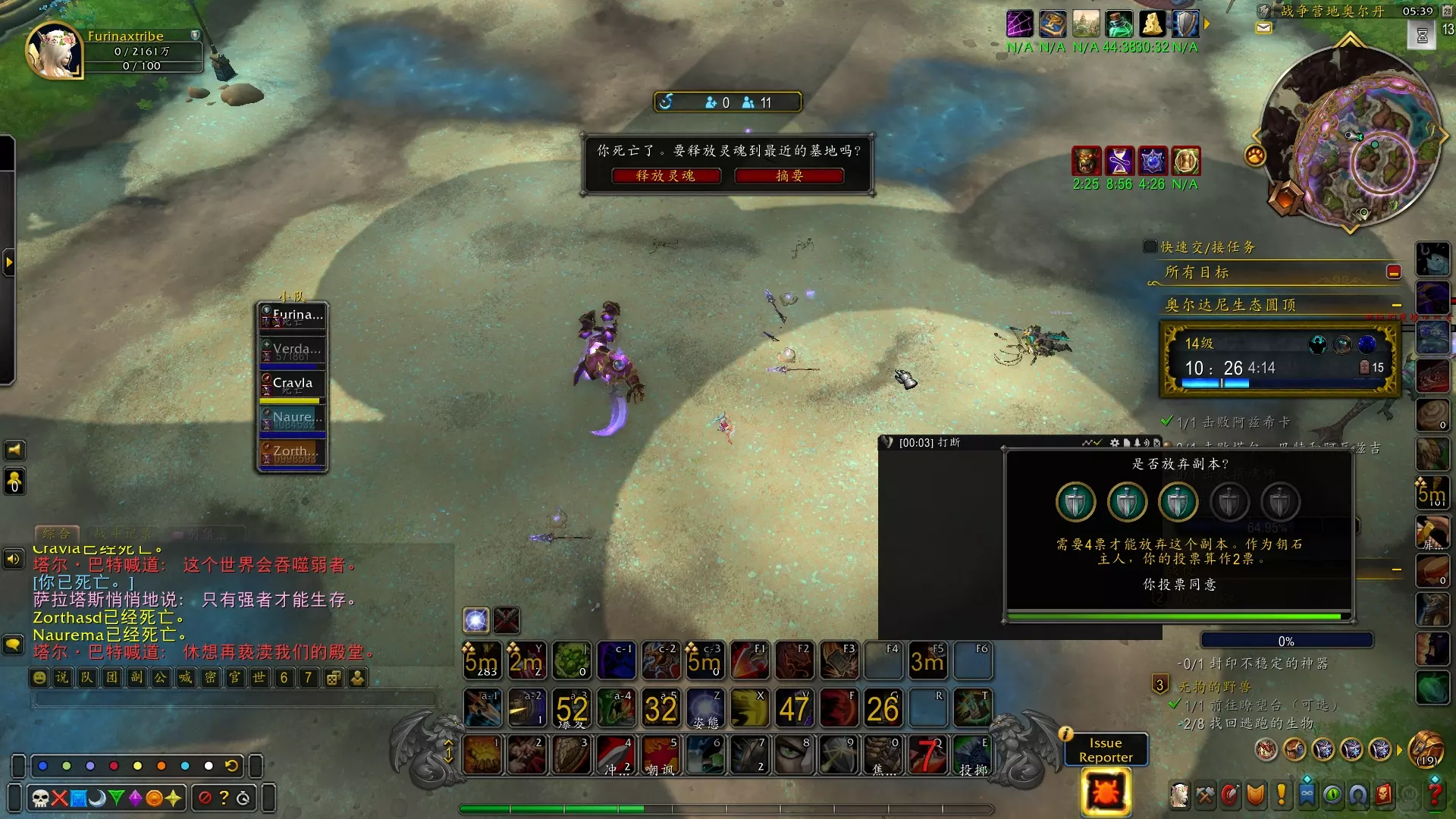Click the 14级 mythic keystone timer panel
1456x819 pixels.
(x=1279, y=359)
